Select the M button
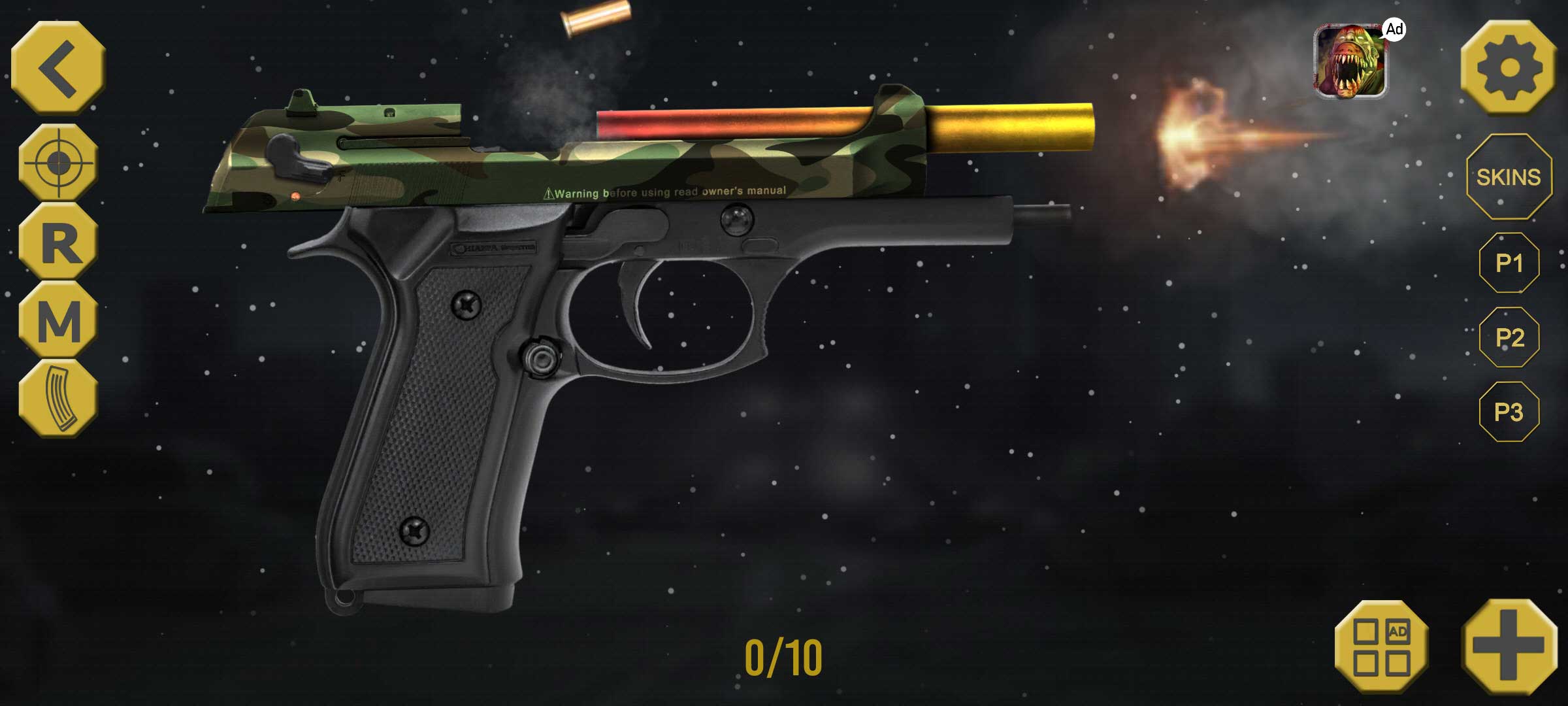Viewport: 1568px width, 706px height. pyautogui.click(x=59, y=320)
